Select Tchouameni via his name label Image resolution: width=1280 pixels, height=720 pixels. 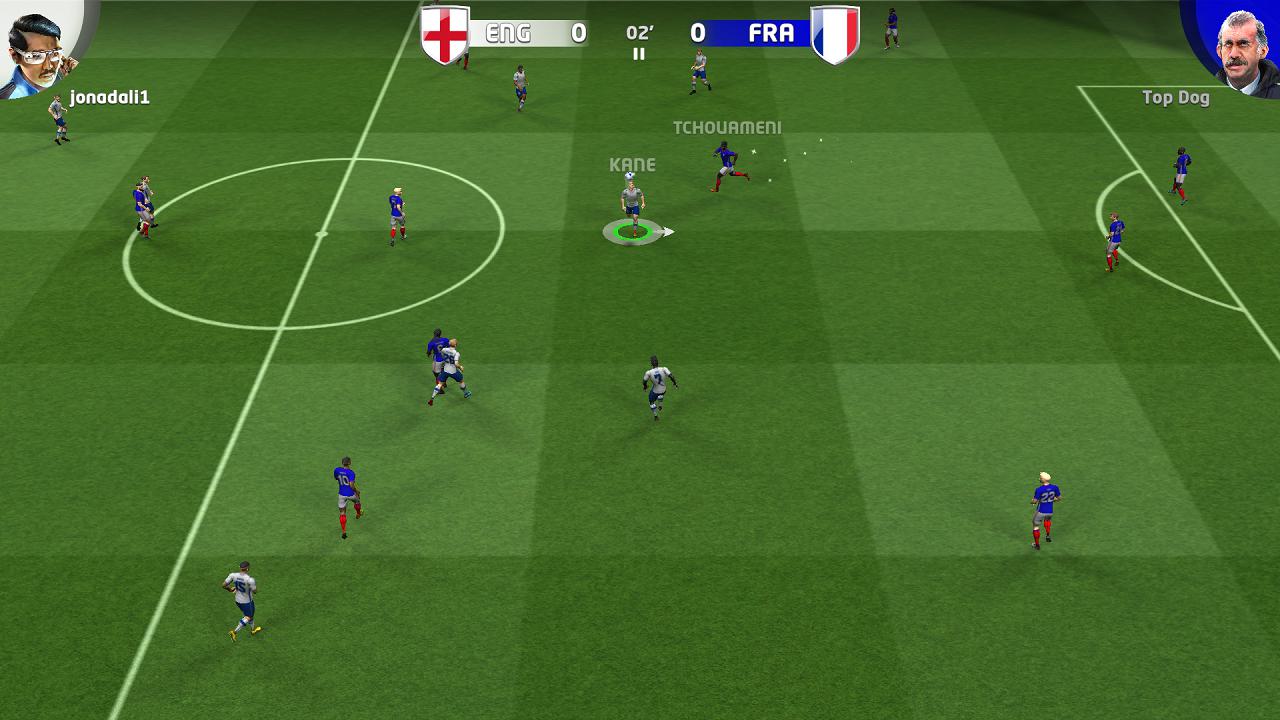[x=727, y=128]
